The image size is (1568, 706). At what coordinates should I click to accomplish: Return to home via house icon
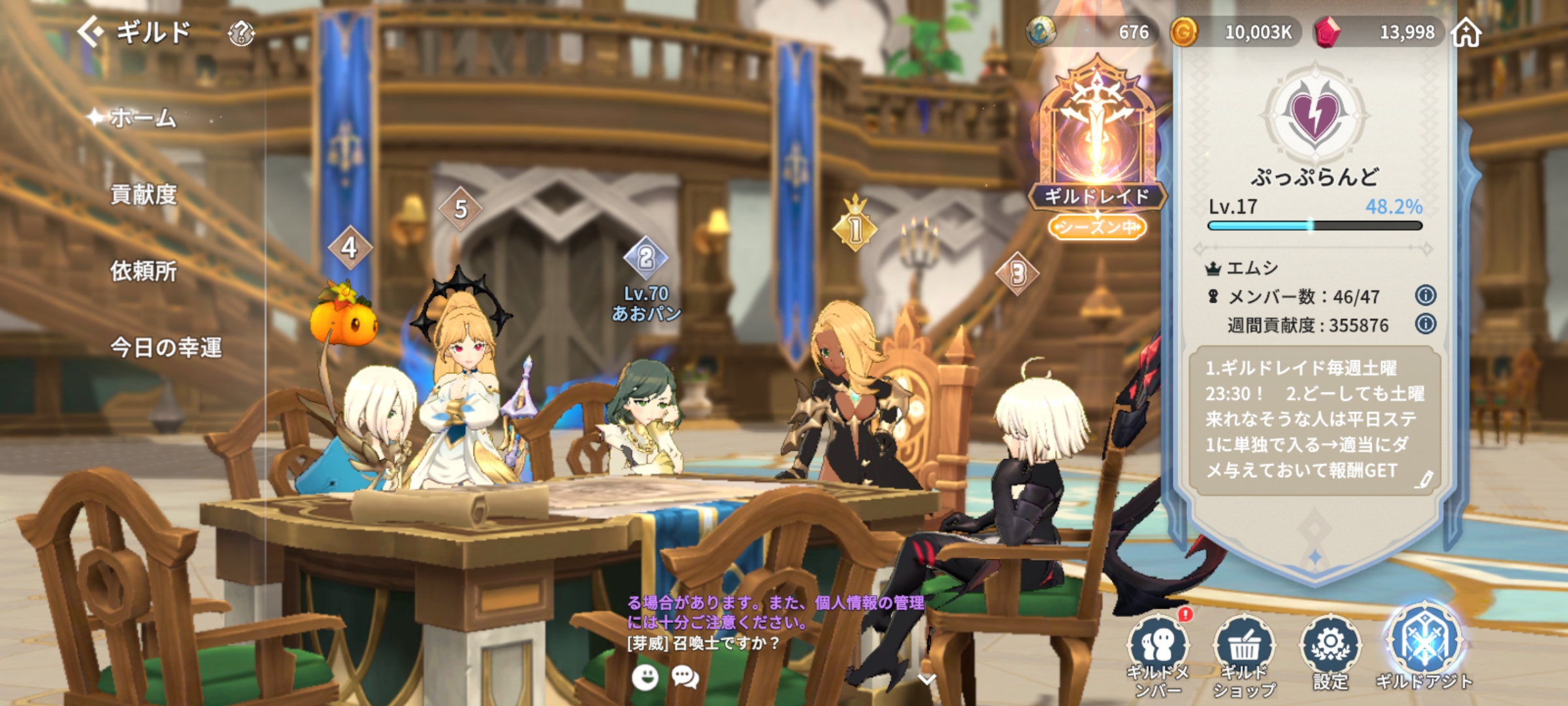click(1466, 33)
